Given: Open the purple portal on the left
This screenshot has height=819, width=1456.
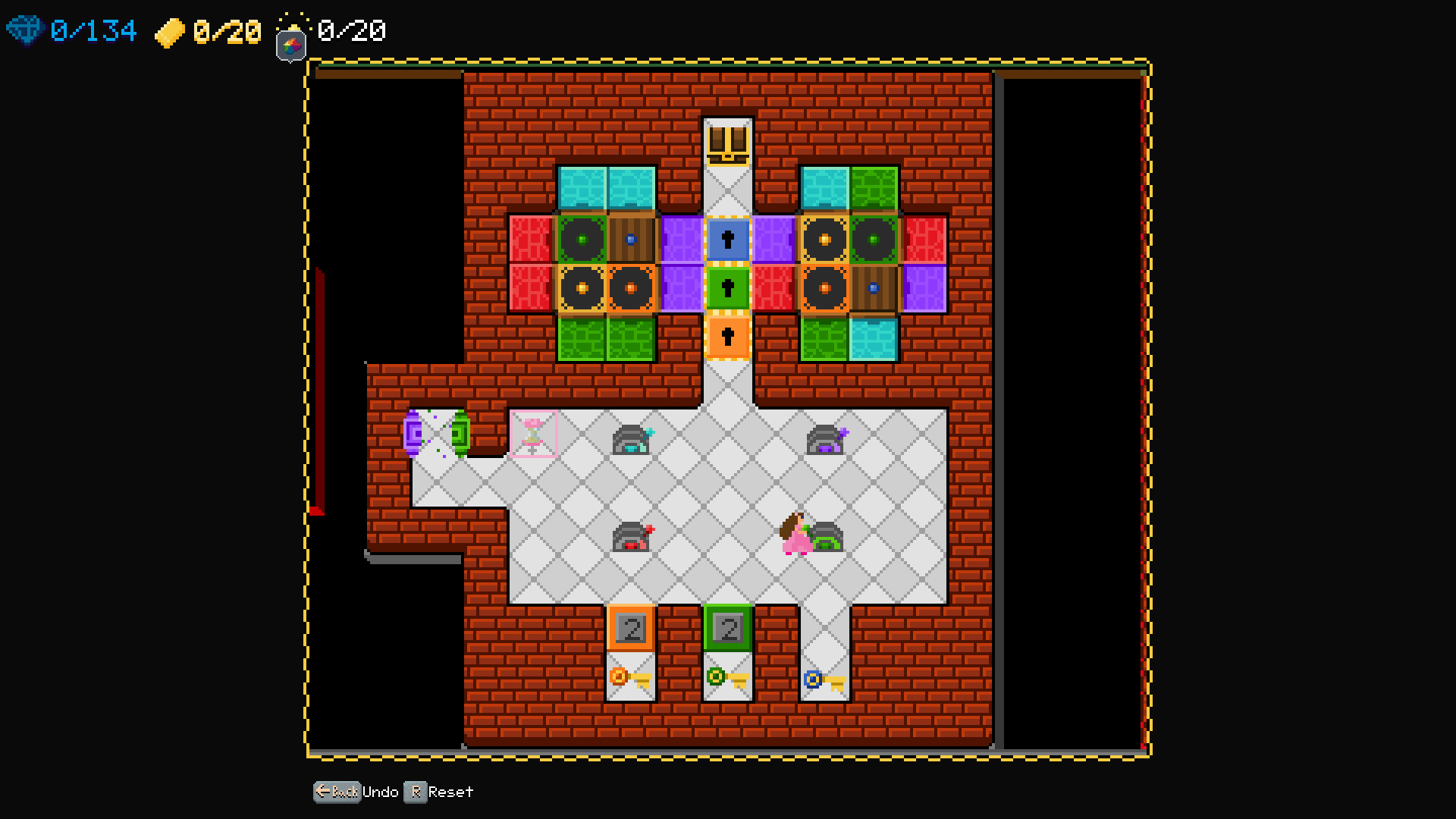Looking at the screenshot, I should [412, 432].
